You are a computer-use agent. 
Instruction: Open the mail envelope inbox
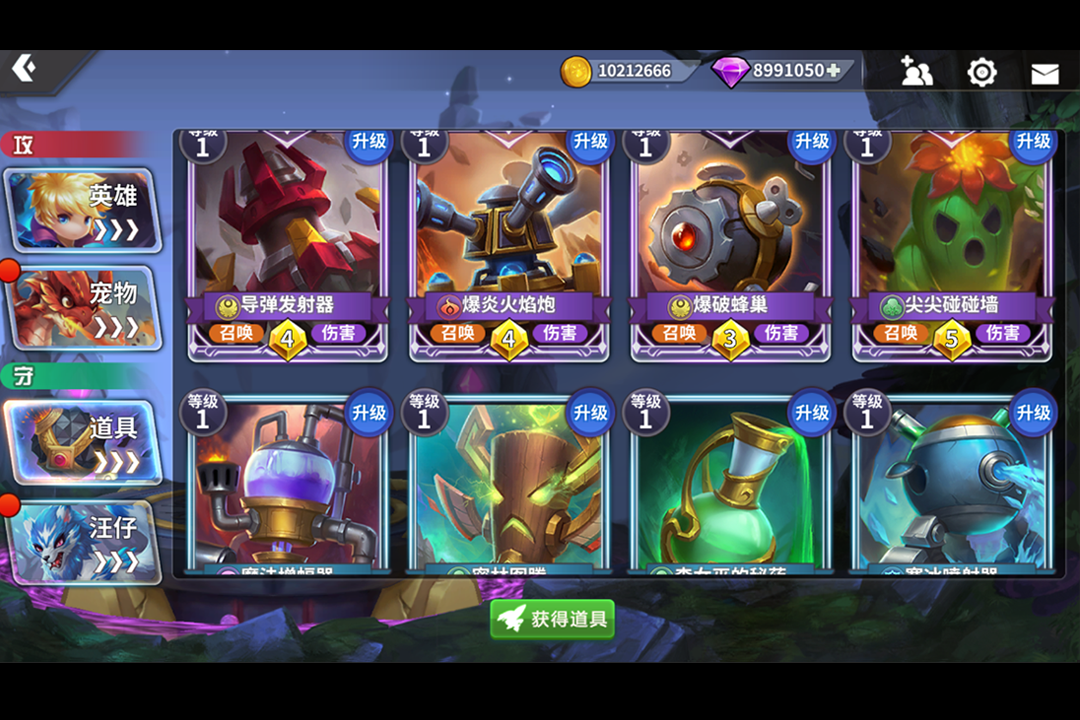(1044, 73)
